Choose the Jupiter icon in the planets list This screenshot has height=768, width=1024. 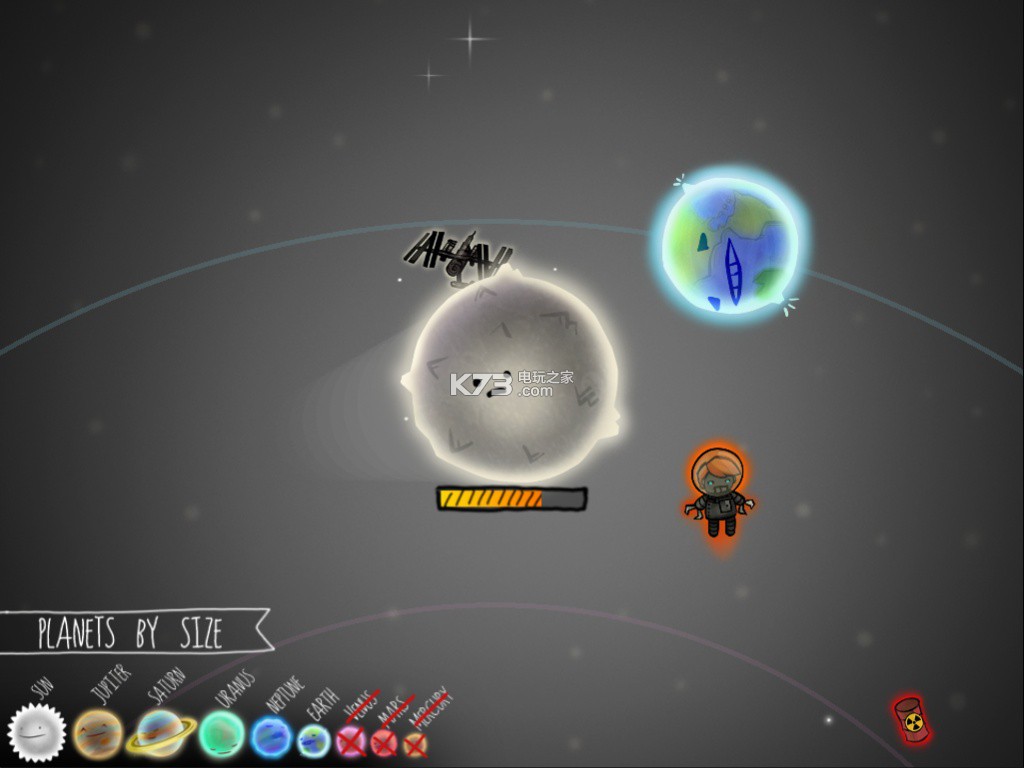pos(98,734)
